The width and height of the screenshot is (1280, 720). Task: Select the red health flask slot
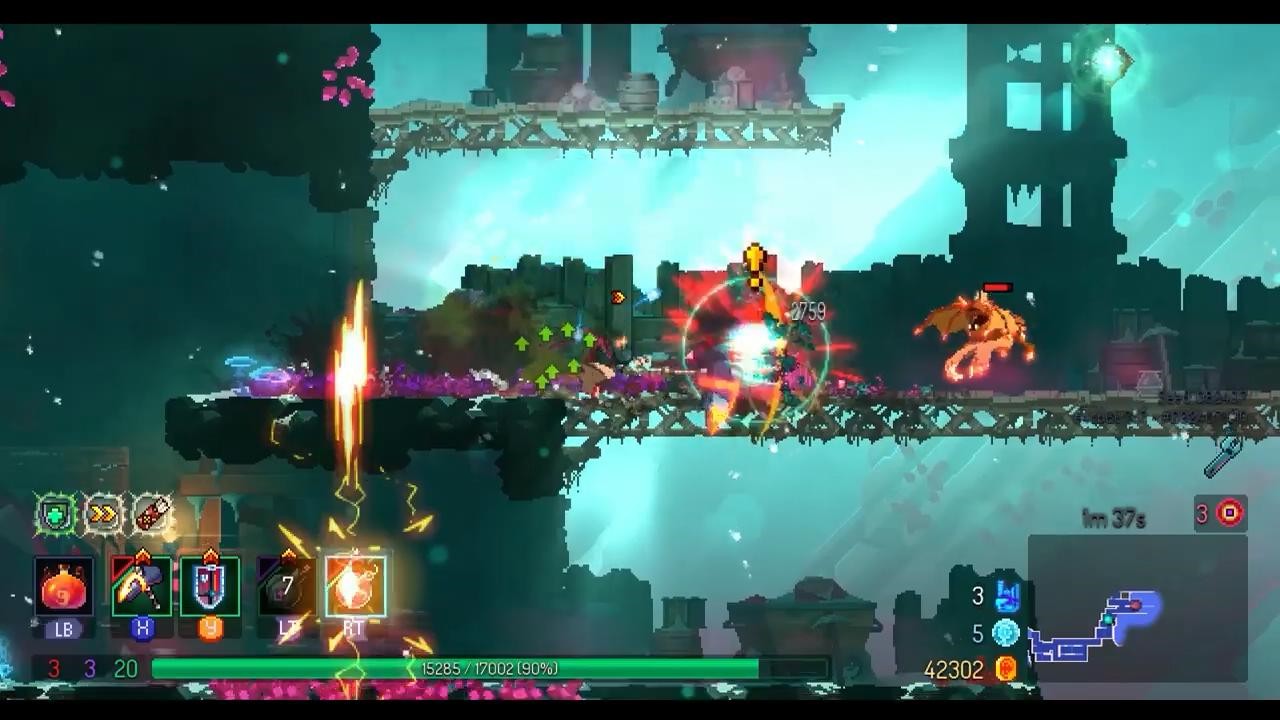(64, 587)
